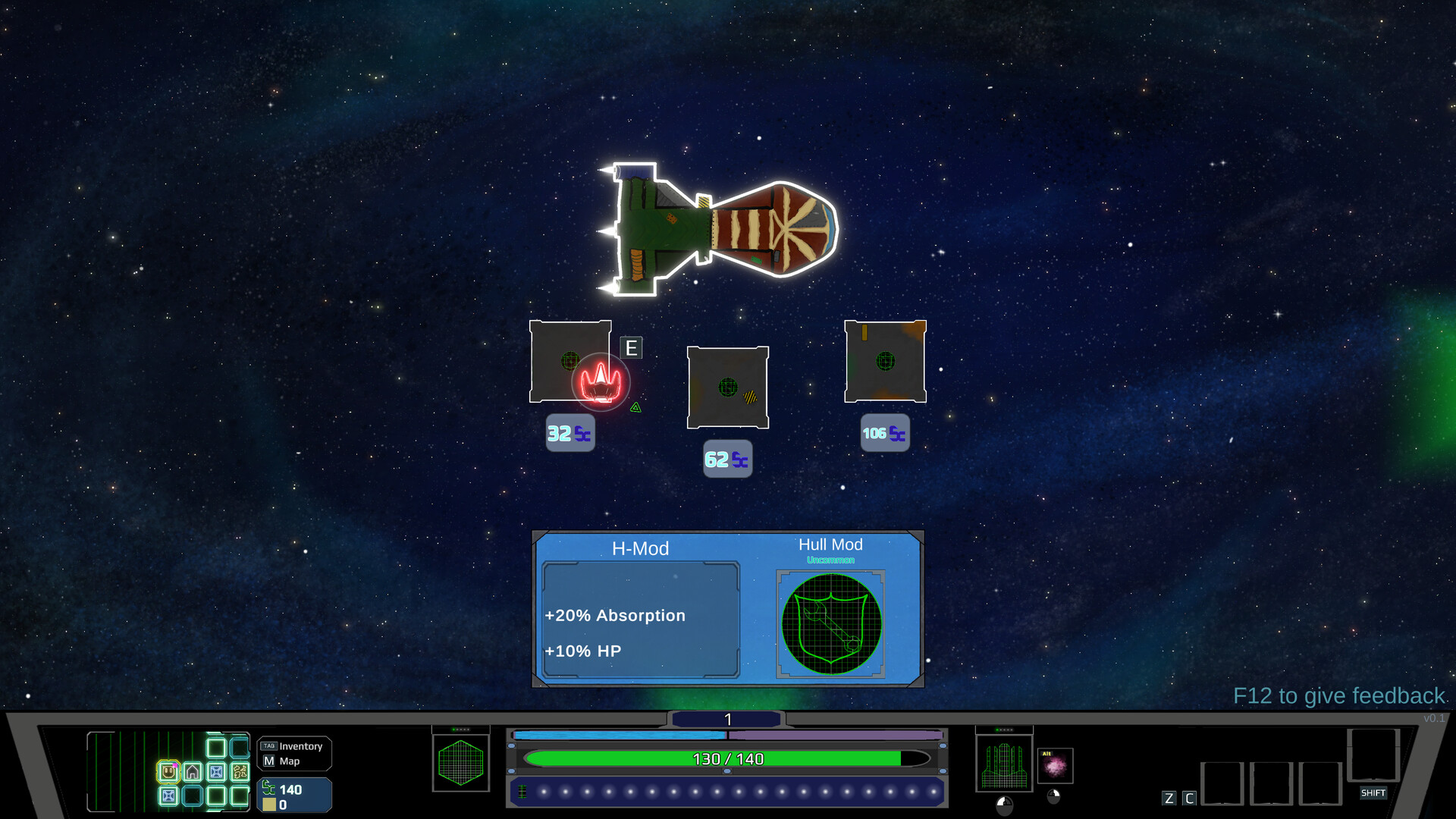
Task: Open the hexagonal radar display left of health bar
Action: pyautogui.click(x=462, y=764)
